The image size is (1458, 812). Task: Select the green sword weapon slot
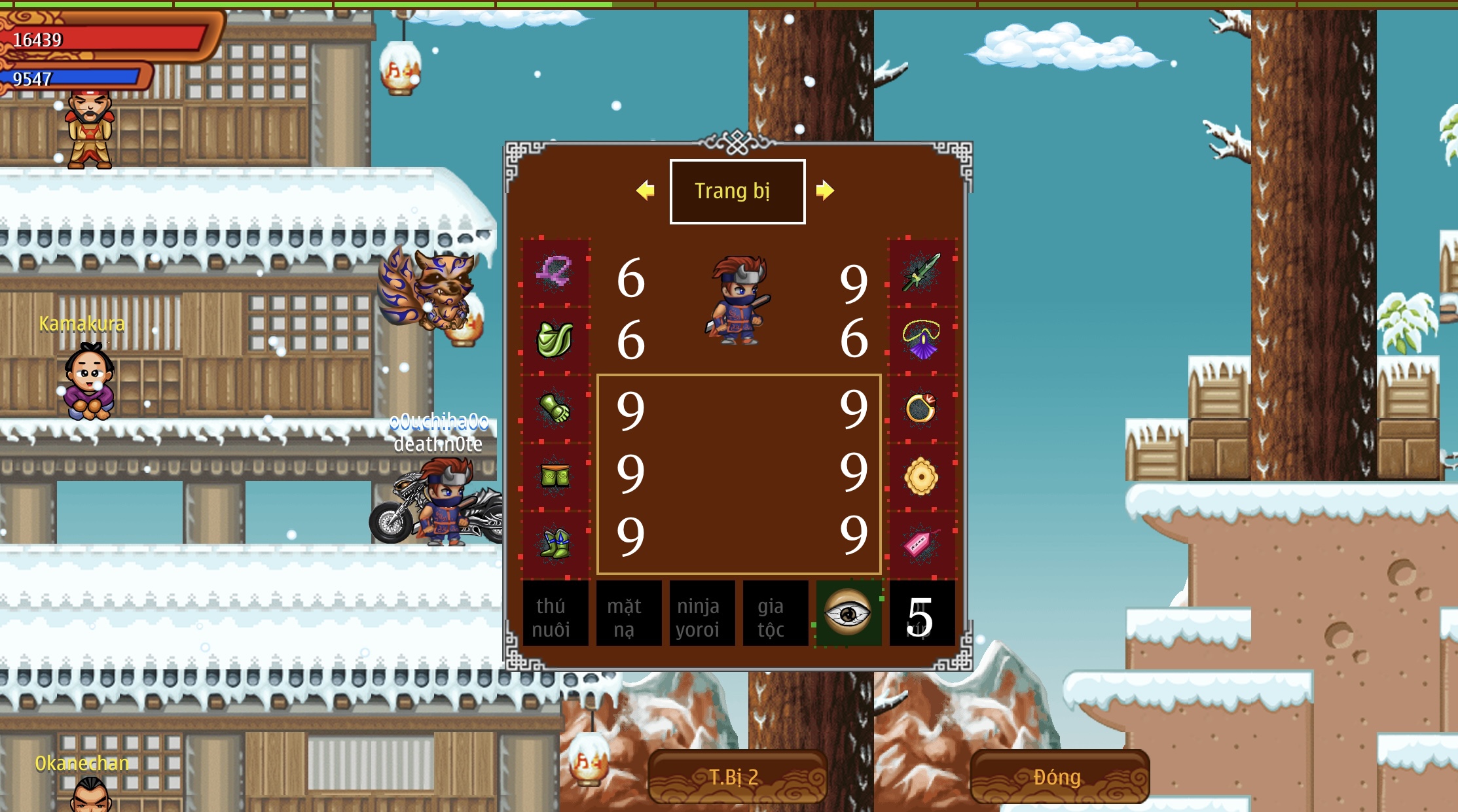[921, 272]
